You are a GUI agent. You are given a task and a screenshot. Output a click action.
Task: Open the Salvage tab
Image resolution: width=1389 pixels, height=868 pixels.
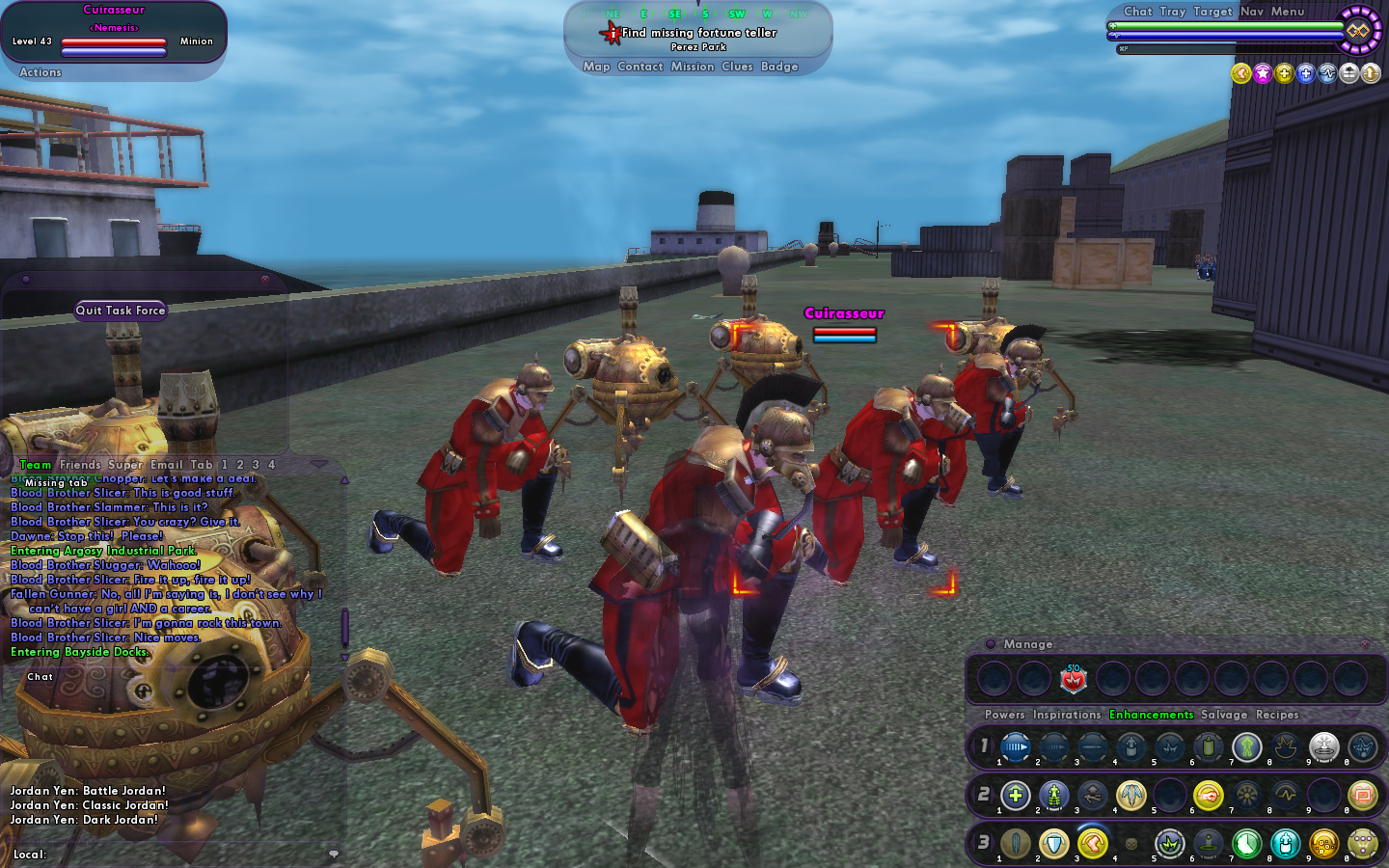click(x=1223, y=715)
